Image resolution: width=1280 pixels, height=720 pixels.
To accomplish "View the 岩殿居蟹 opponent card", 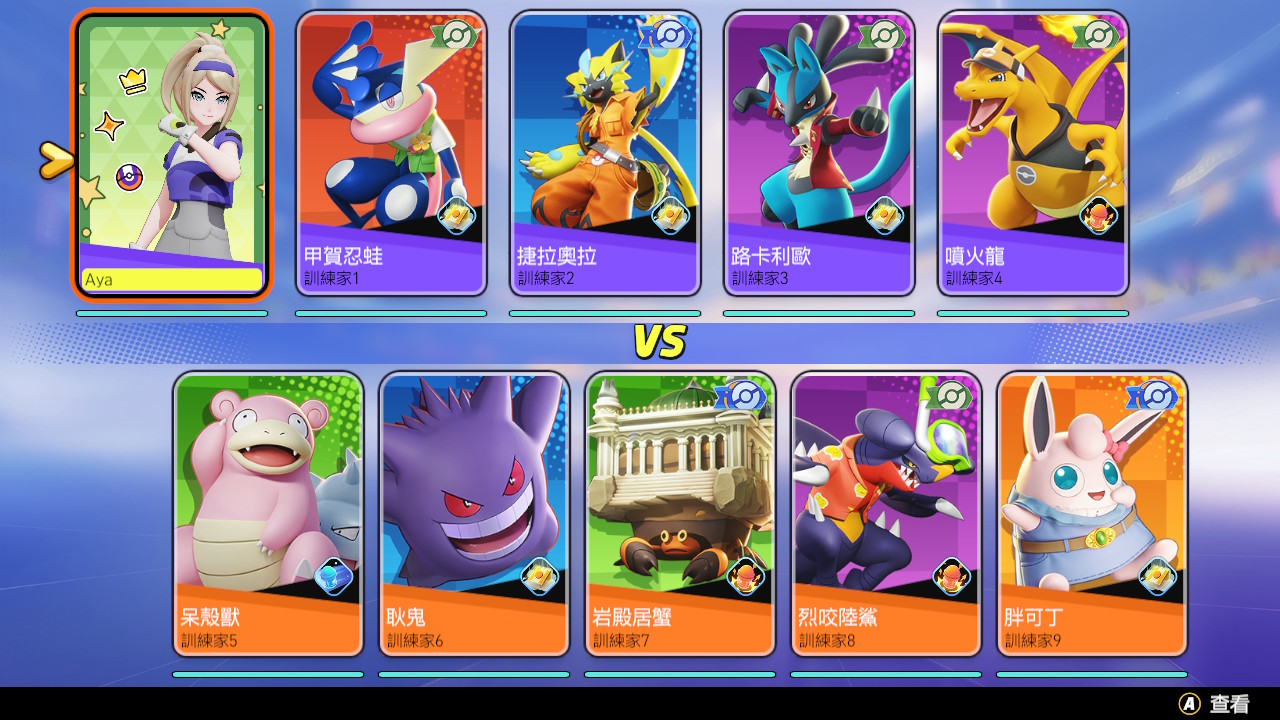I will [x=680, y=514].
